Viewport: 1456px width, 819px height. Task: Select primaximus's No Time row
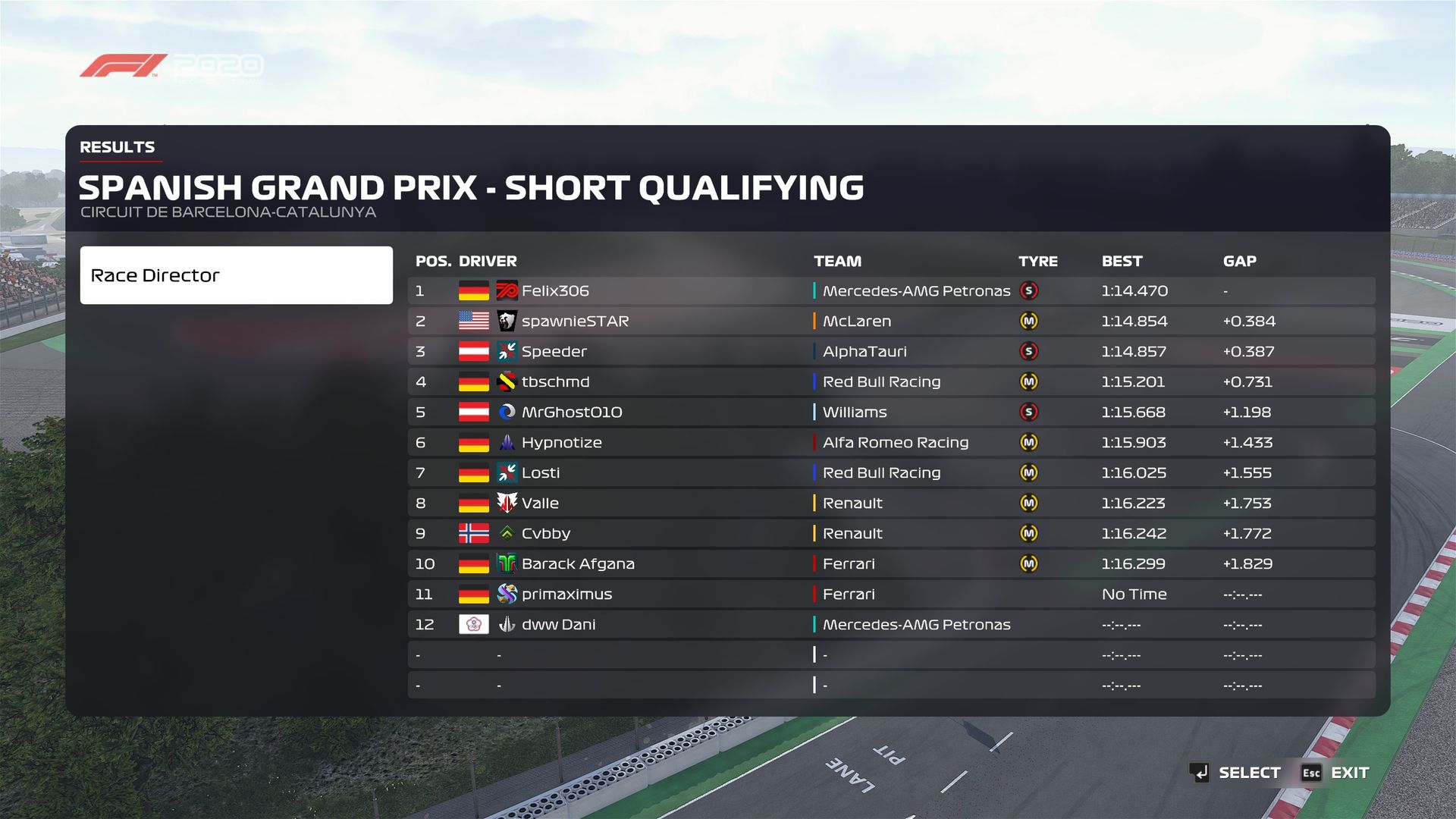pos(890,595)
